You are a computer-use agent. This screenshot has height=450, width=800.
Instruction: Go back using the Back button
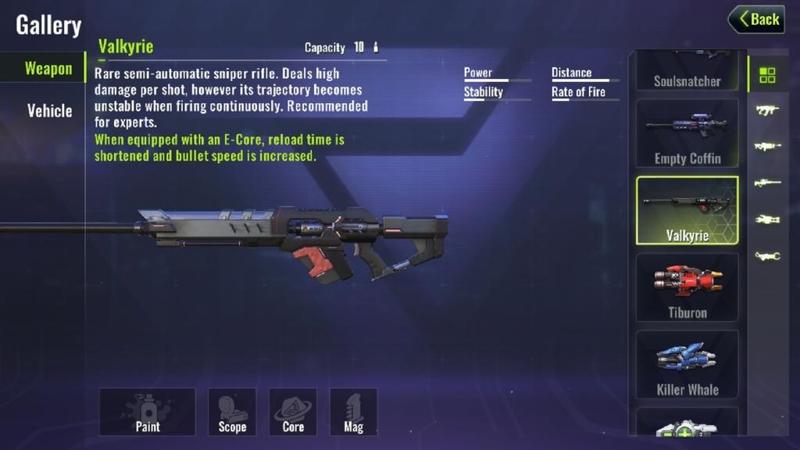755,19
